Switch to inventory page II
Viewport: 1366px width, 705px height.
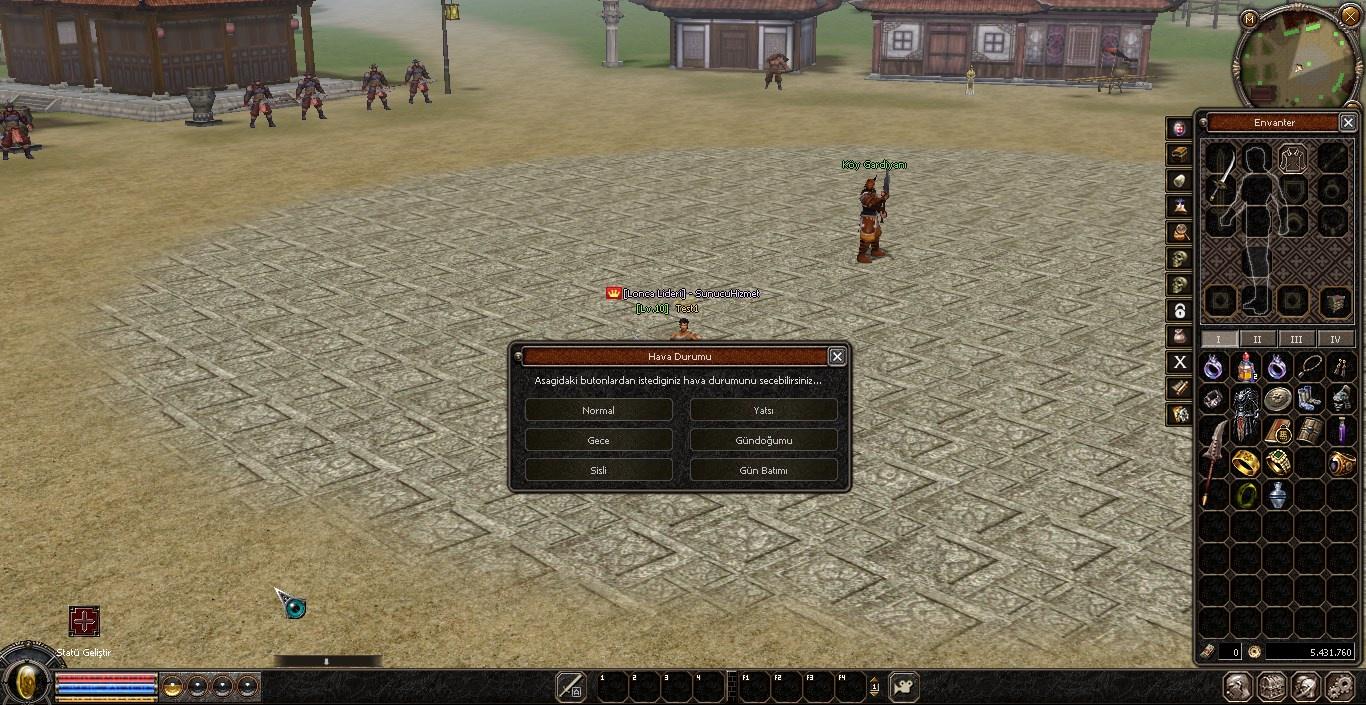point(1257,339)
